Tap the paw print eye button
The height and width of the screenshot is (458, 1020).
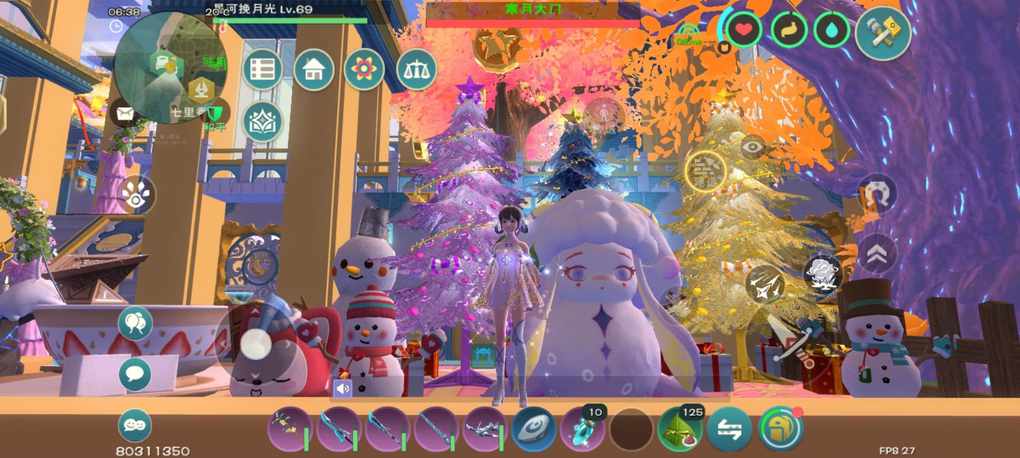[x=137, y=196]
